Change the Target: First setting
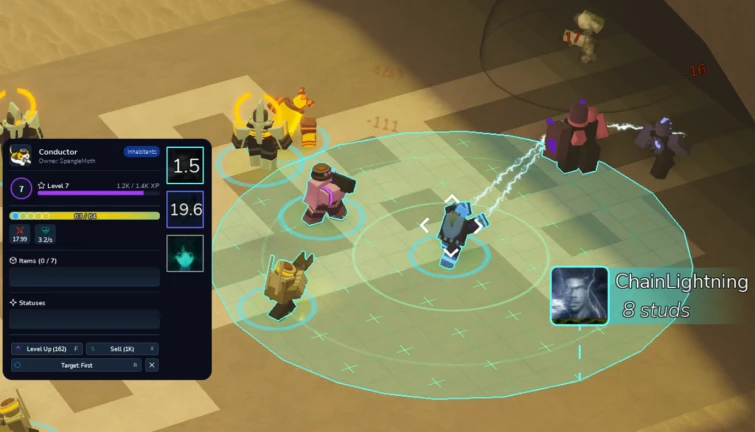 76,365
